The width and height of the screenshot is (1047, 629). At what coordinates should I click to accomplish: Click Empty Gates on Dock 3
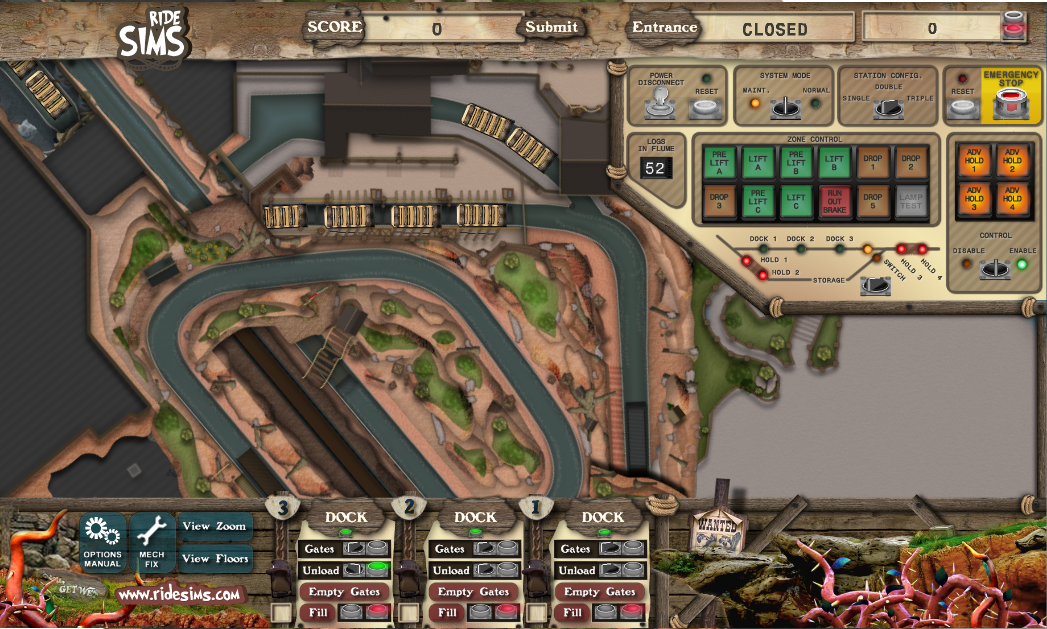point(345,592)
